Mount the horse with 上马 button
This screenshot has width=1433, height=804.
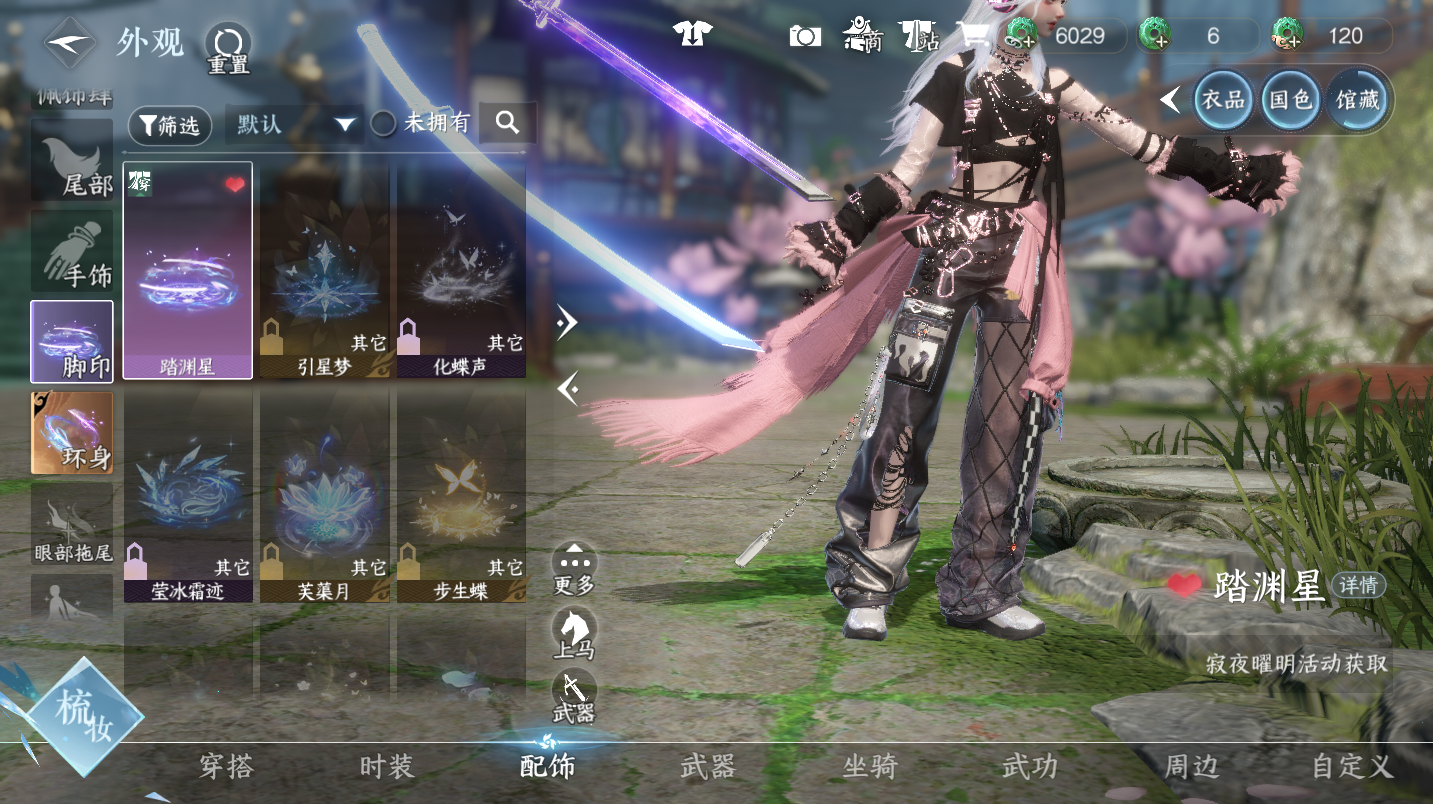point(574,634)
